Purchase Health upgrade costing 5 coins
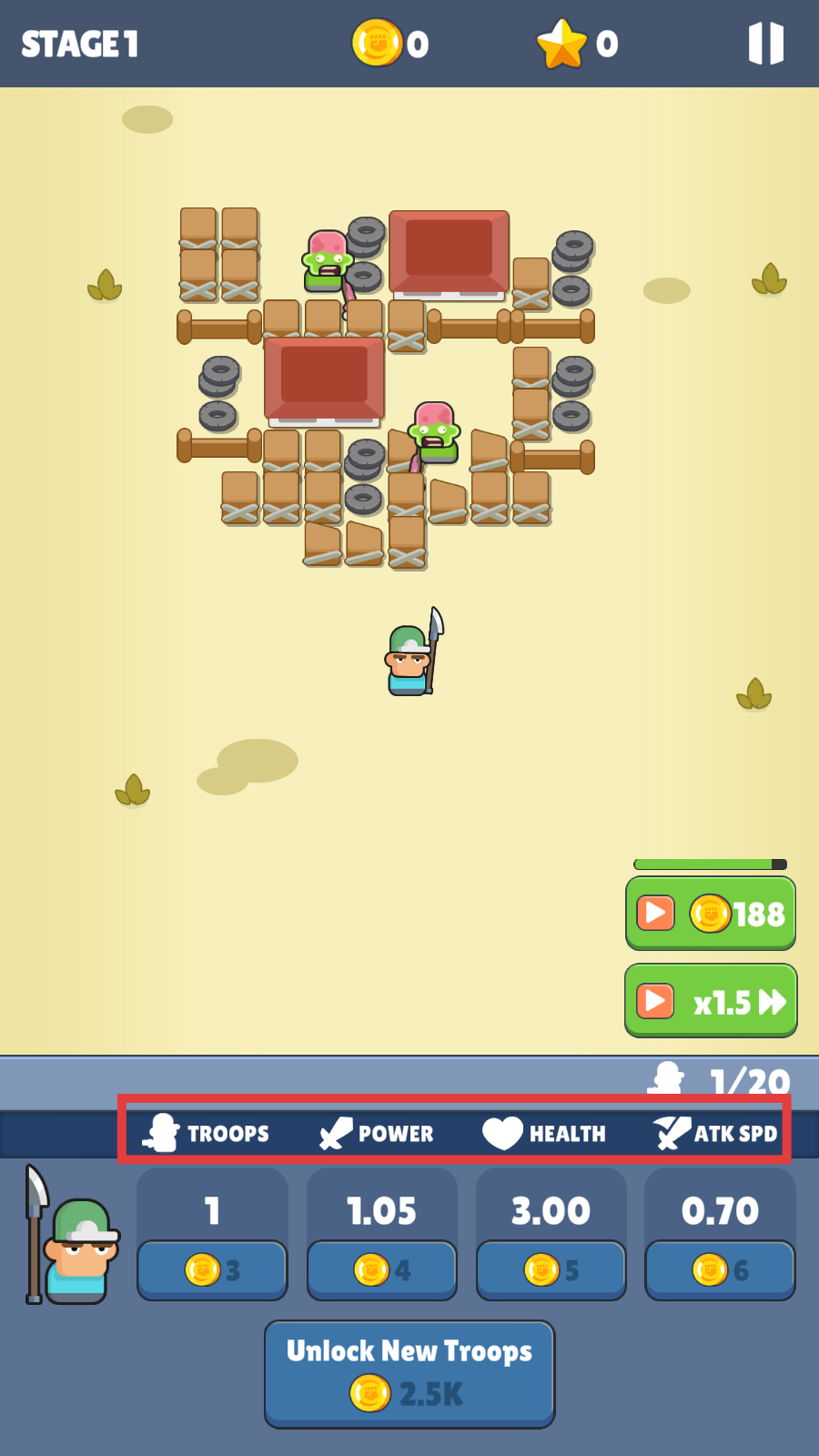 pos(551,1269)
